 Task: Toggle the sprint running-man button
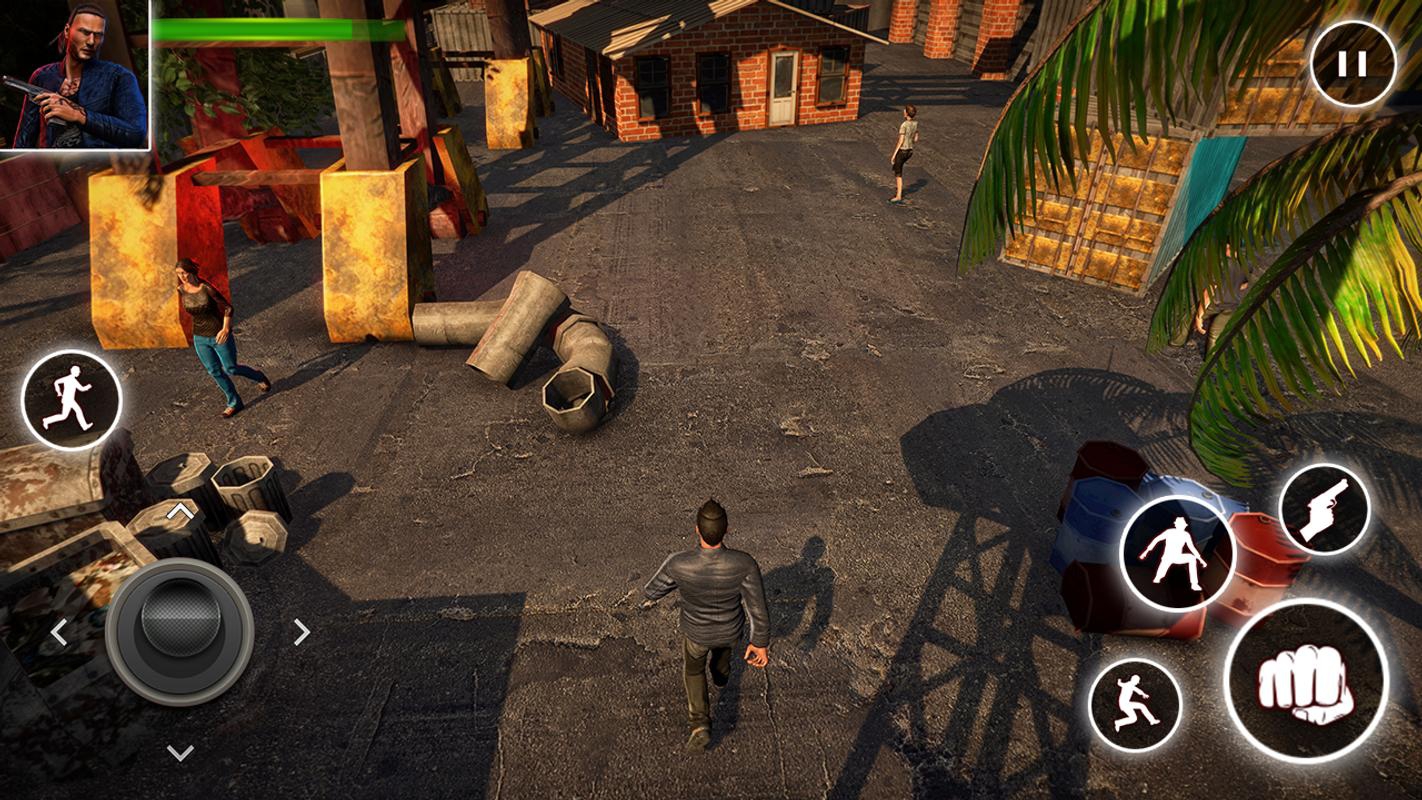[71, 399]
